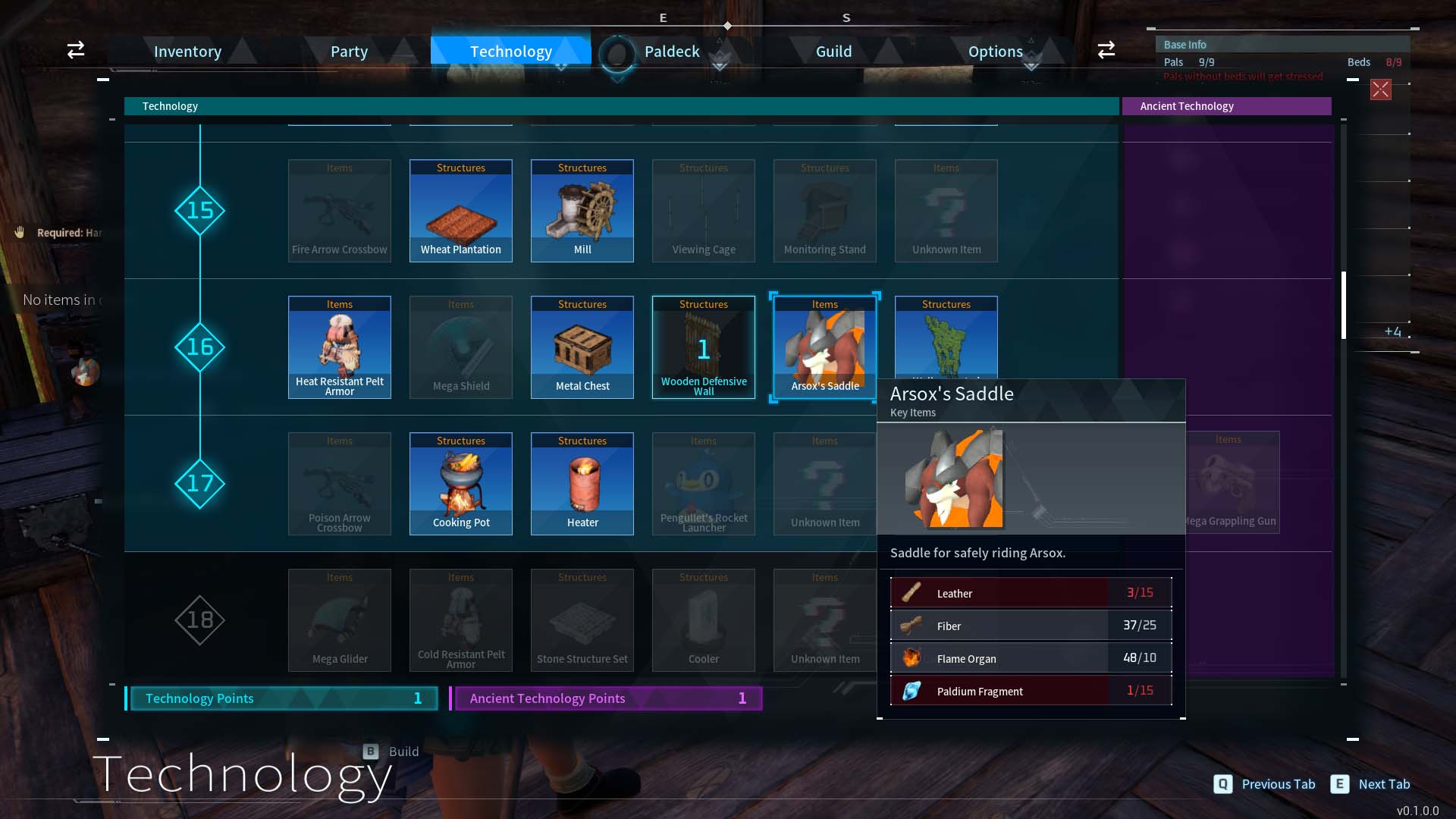Screen dimensions: 1456x819
Task: Open the Party tab
Action: pos(349,52)
